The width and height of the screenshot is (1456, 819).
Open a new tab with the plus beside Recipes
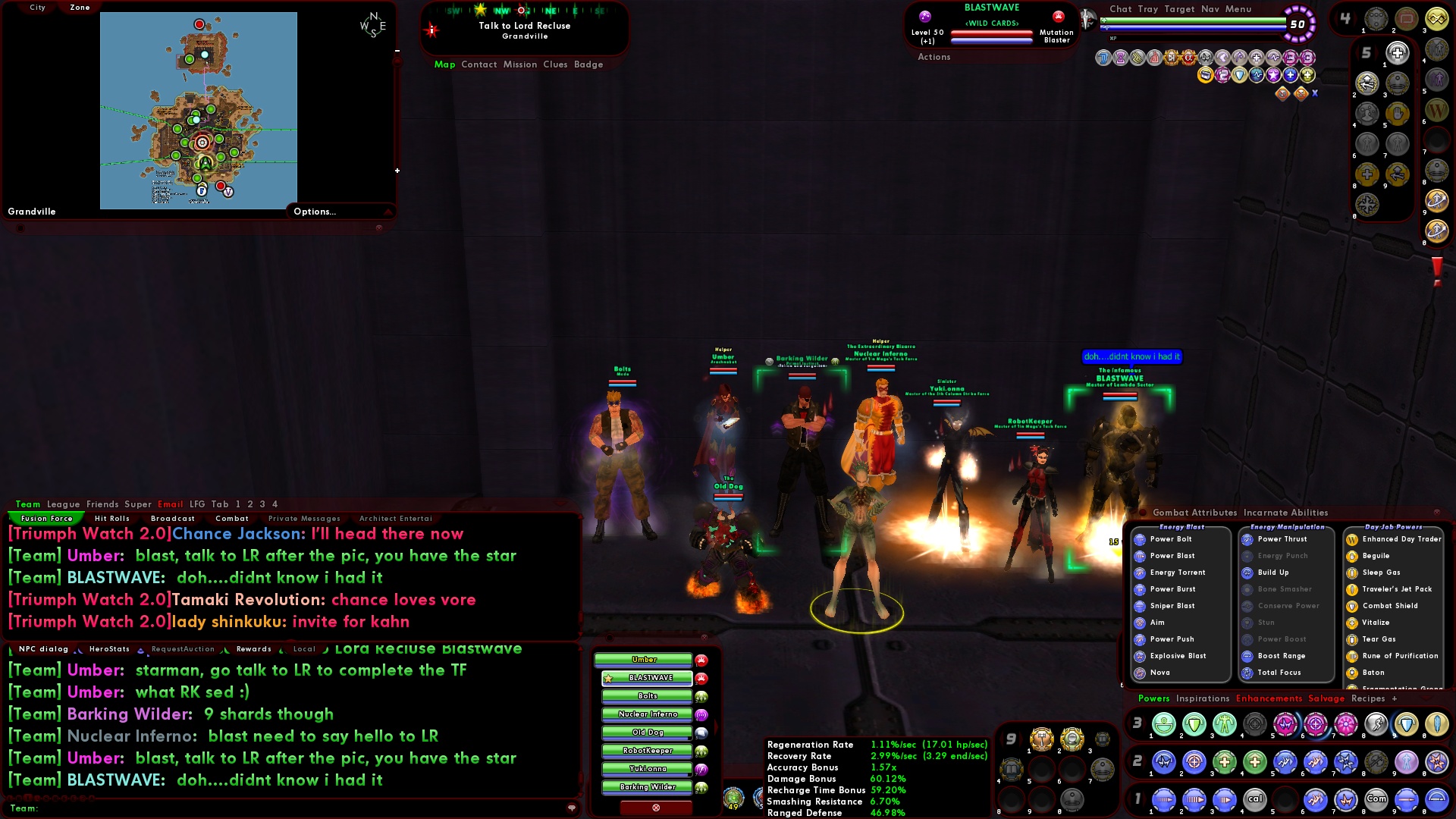pos(1395,698)
